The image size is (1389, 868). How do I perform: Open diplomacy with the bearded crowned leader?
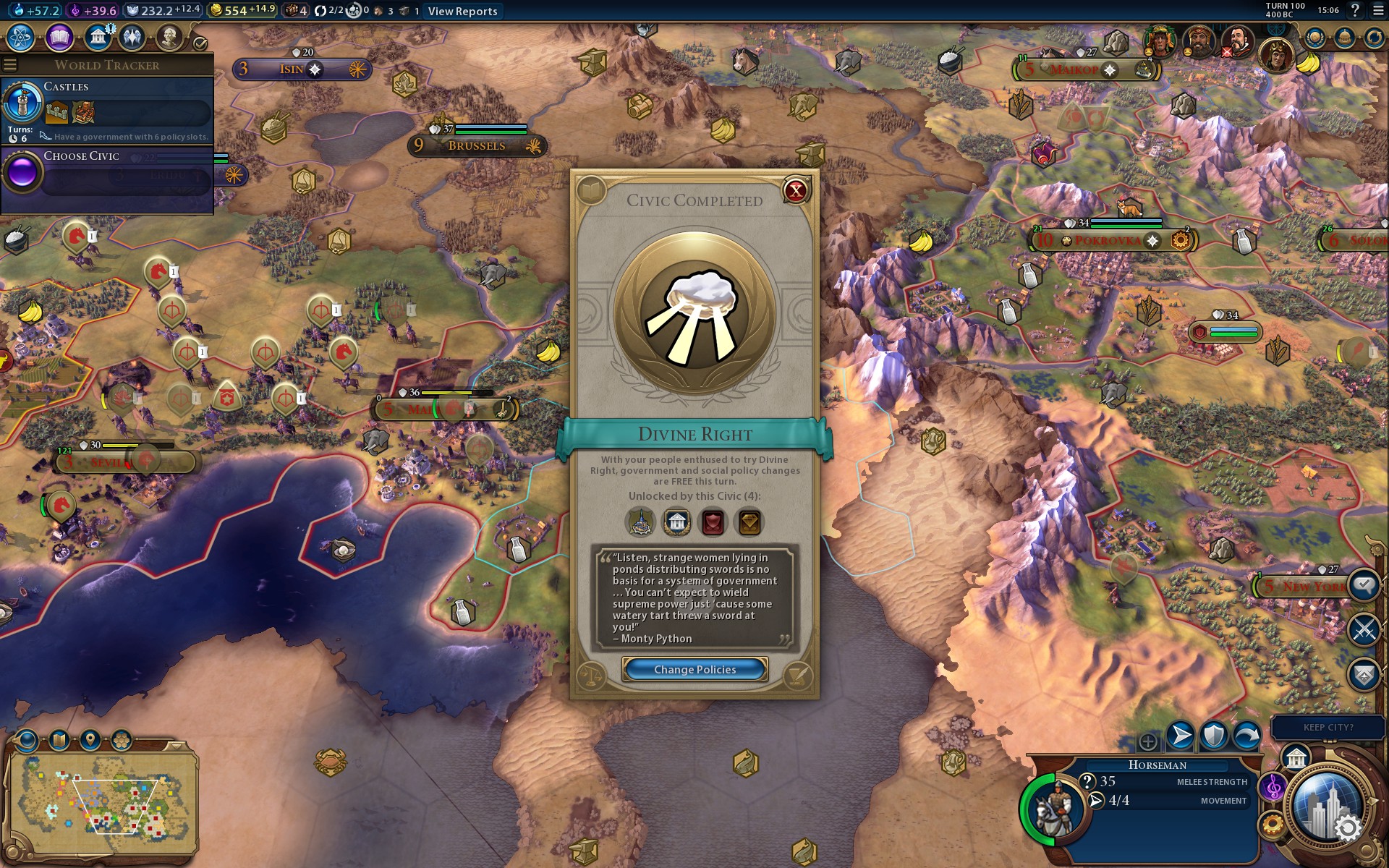coord(1198,41)
